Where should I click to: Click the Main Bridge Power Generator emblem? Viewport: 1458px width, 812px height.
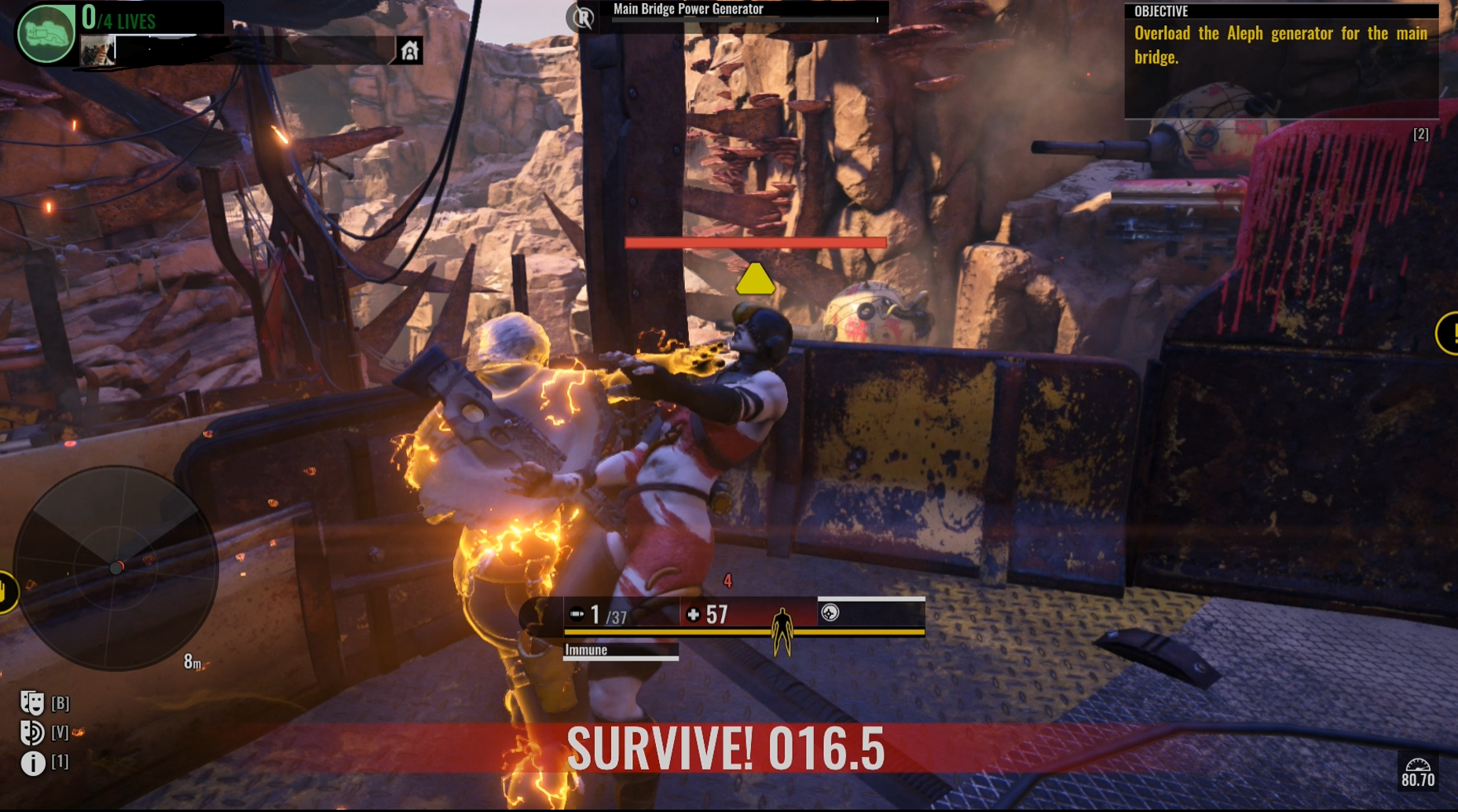[583, 16]
